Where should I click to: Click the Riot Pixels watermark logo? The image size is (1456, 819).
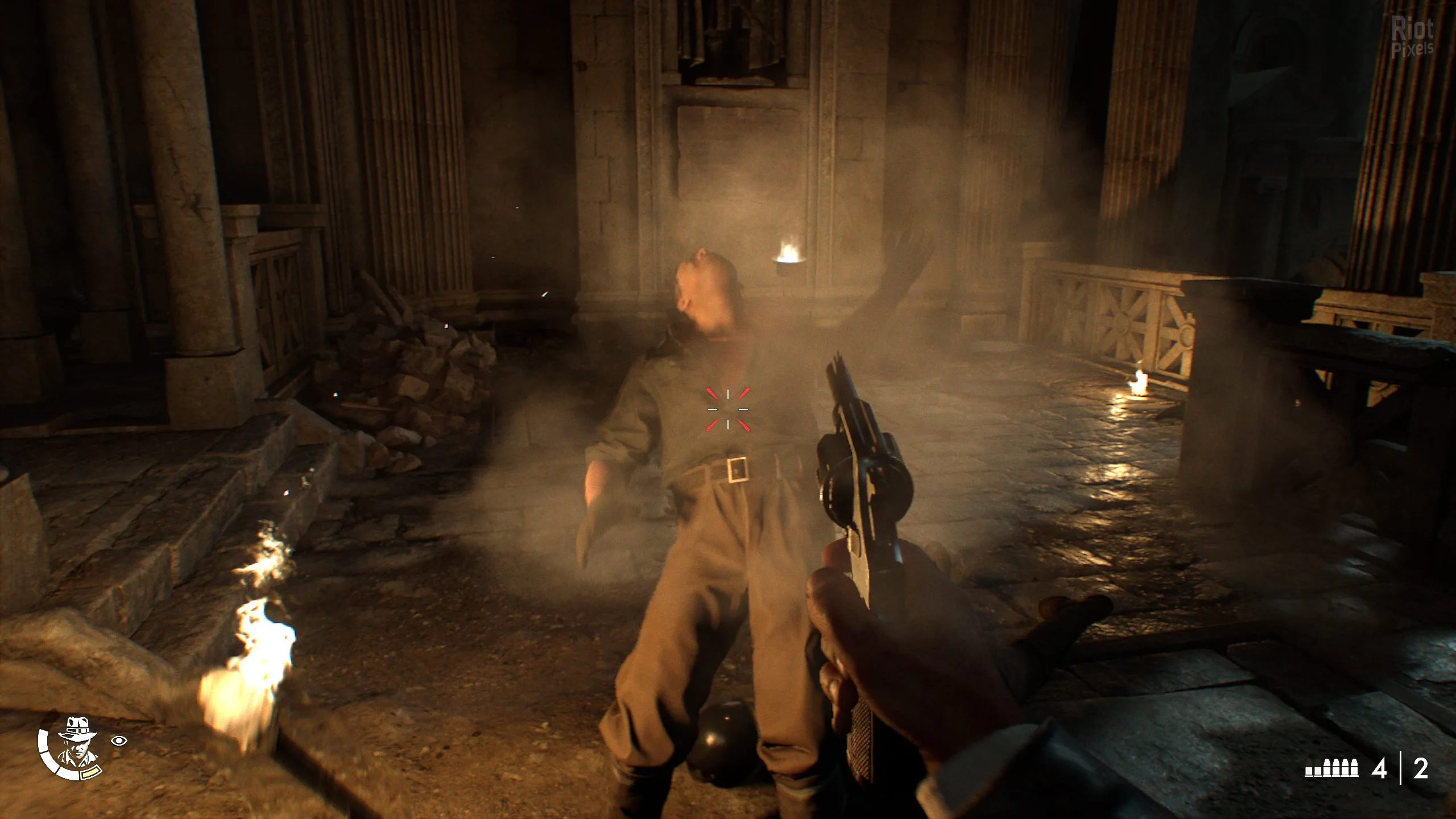click(1412, 37)
